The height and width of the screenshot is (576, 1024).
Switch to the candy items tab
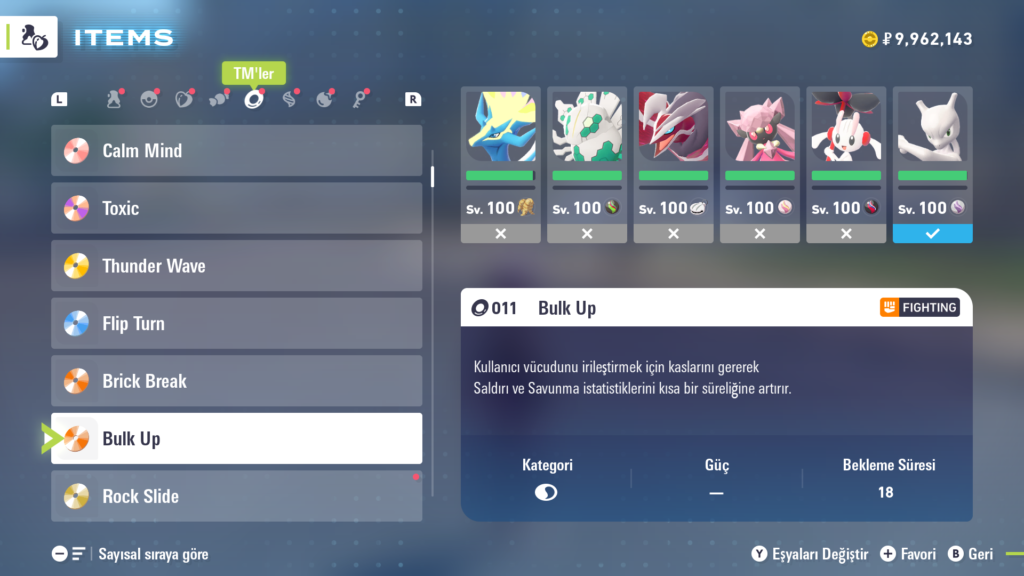coord(219,99)
